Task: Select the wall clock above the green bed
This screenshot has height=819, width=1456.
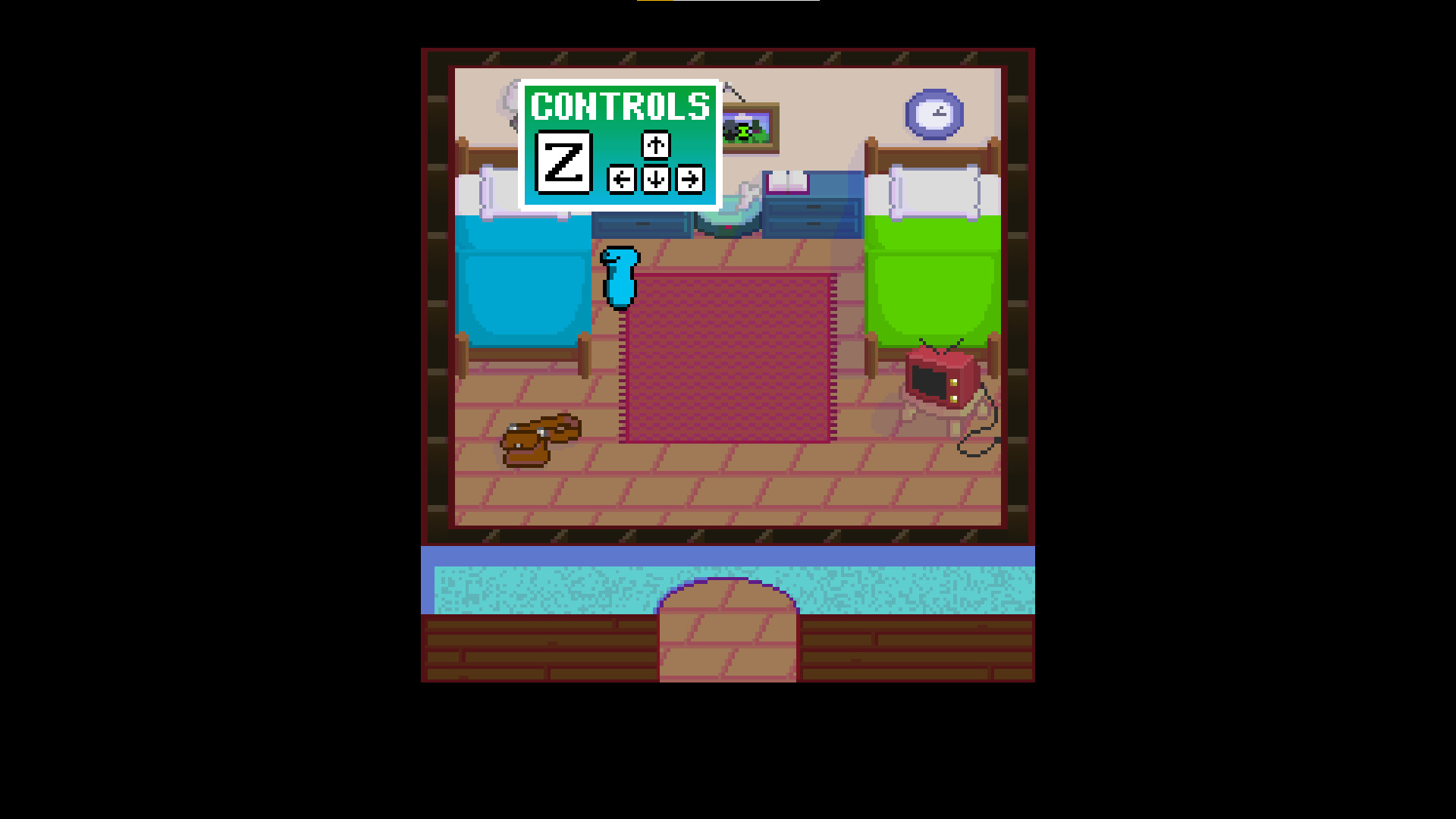Action: click(x=934, y=112)
